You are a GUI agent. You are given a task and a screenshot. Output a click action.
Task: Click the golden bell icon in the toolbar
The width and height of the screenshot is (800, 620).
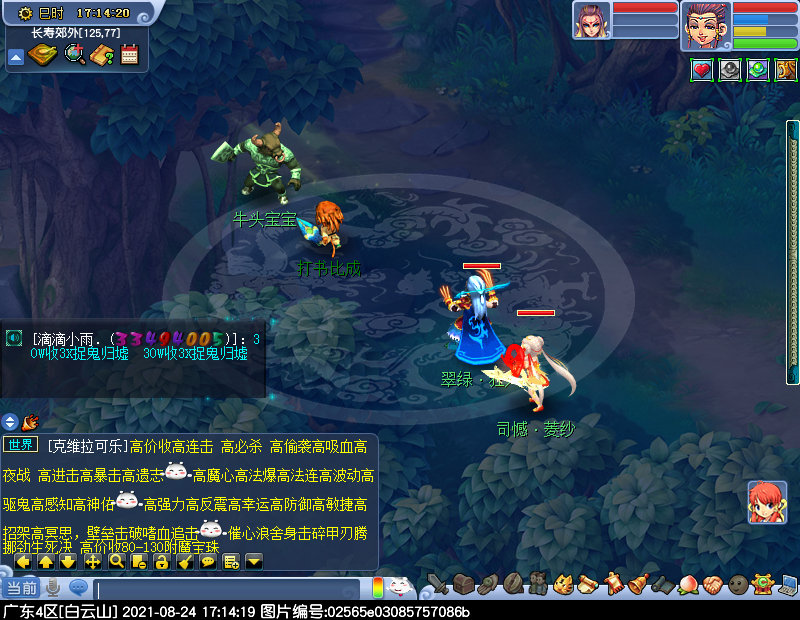coord(638,584)
